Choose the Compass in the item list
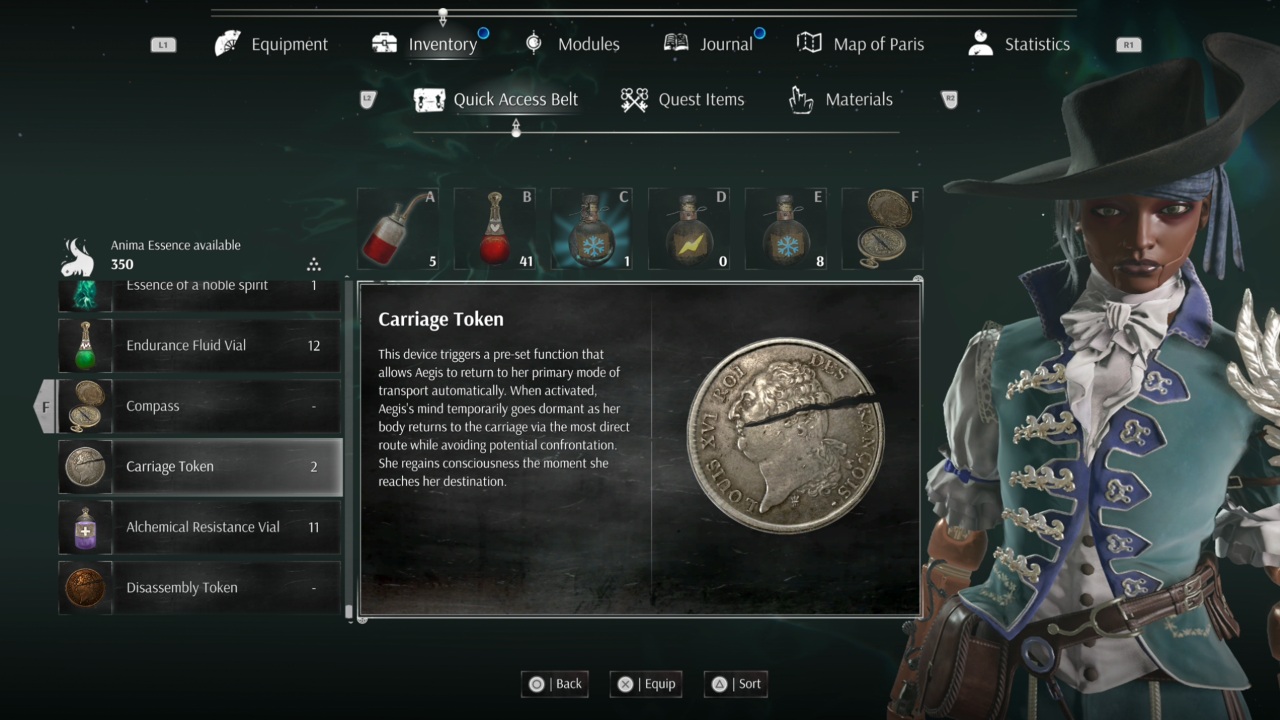The width and height of the screenshot is (1280, 720). click(200, 406)
